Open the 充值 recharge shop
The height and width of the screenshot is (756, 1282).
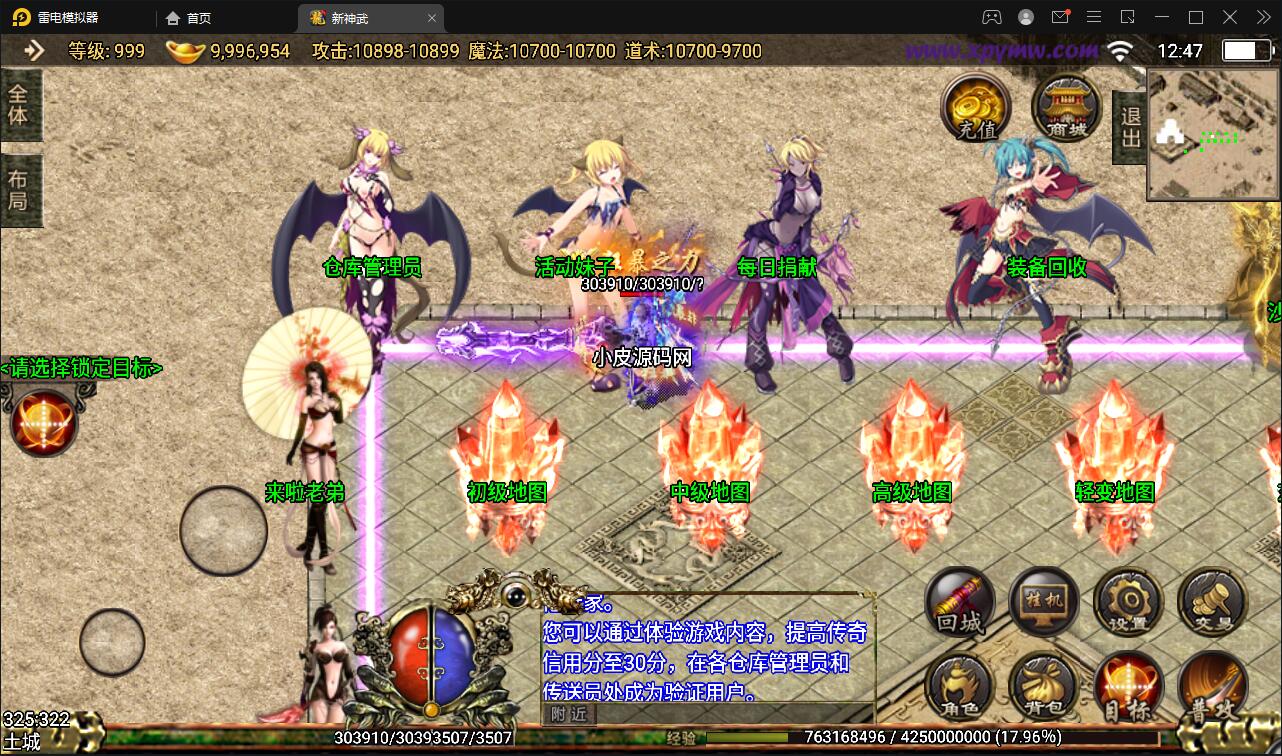[x=976, y=108]
